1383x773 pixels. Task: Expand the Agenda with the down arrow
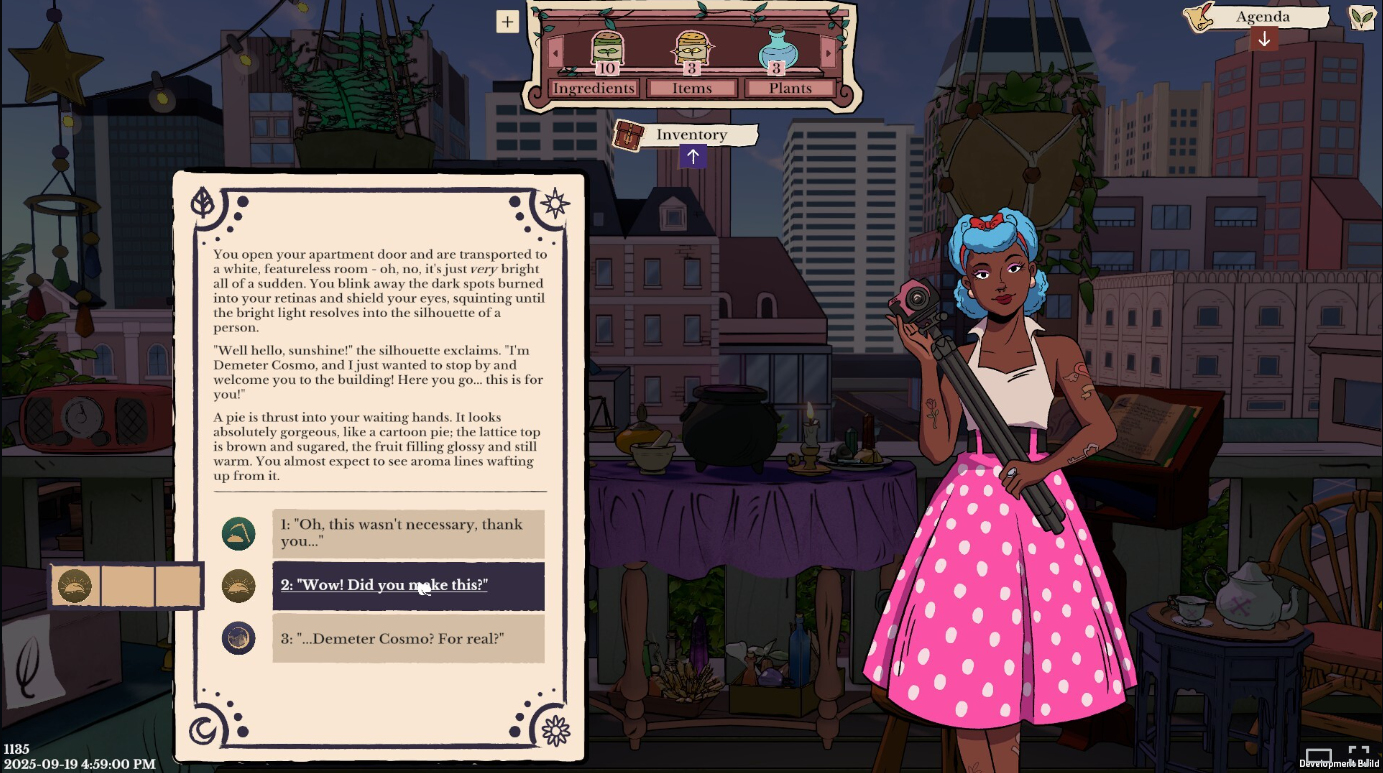click(1264, 39)
